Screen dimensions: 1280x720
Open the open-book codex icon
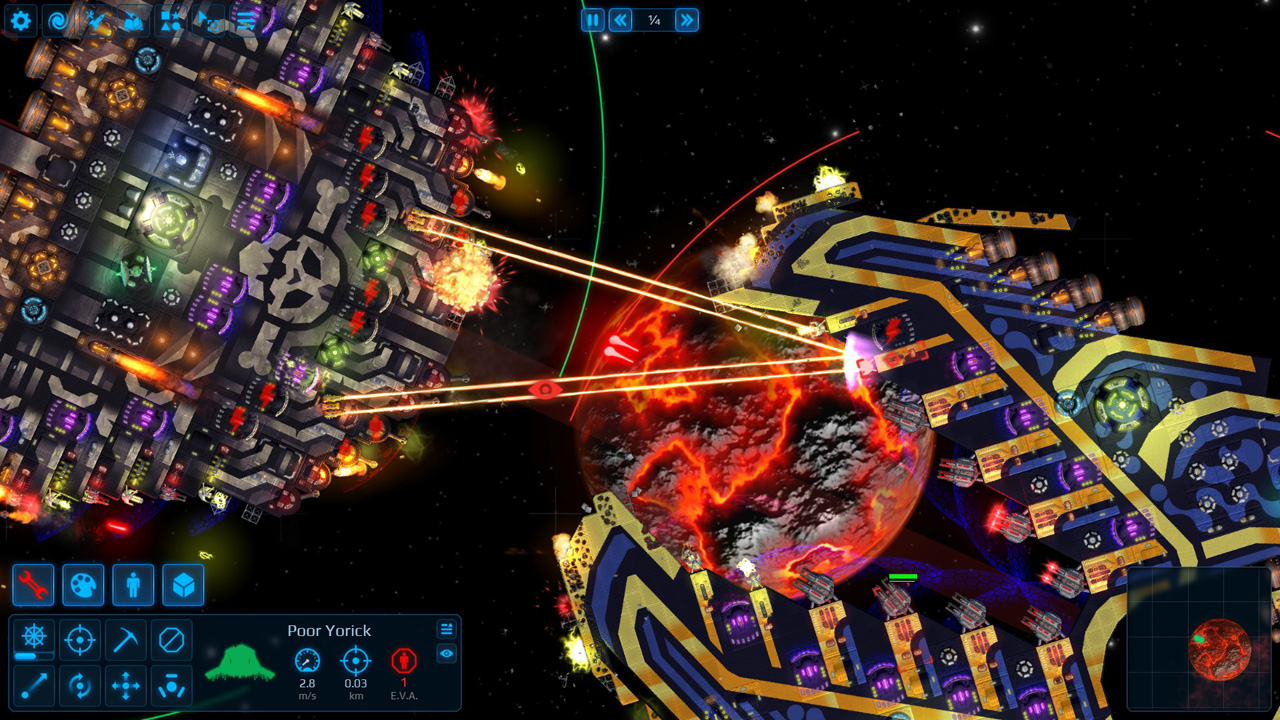134,20
